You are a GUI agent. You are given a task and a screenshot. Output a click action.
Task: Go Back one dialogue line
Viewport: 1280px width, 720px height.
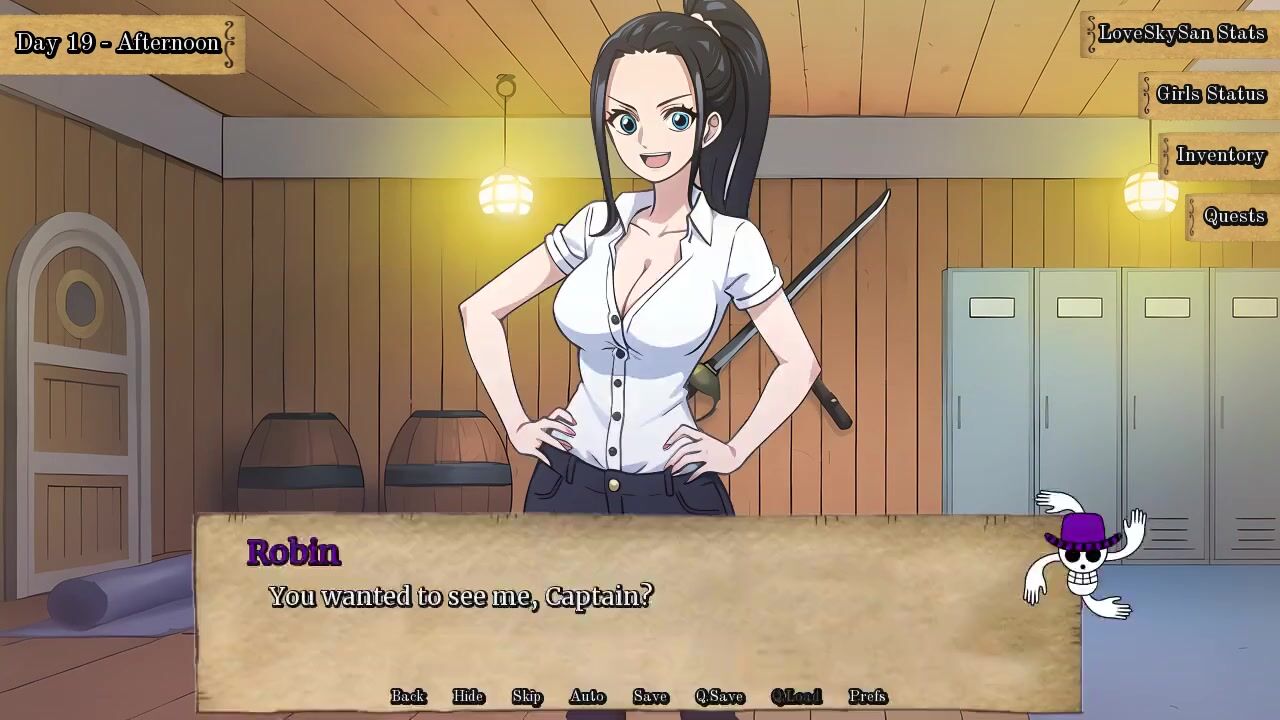(408, 696)
